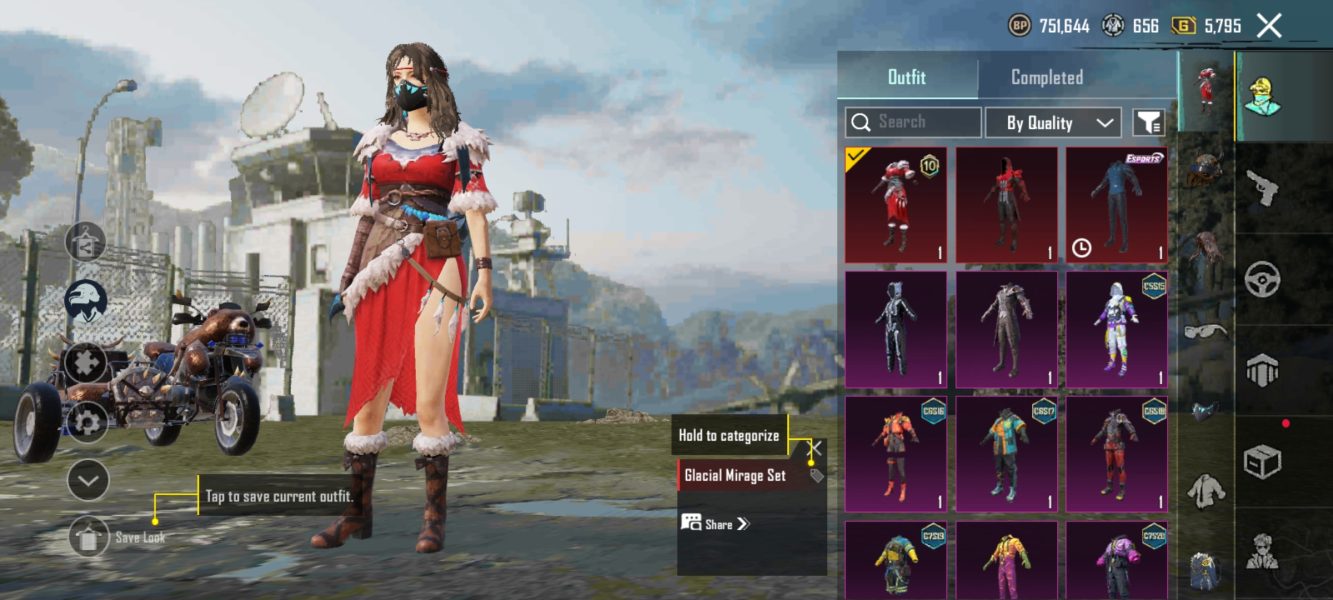
Task: Open the filter options button
Action: click(1148, 123)
